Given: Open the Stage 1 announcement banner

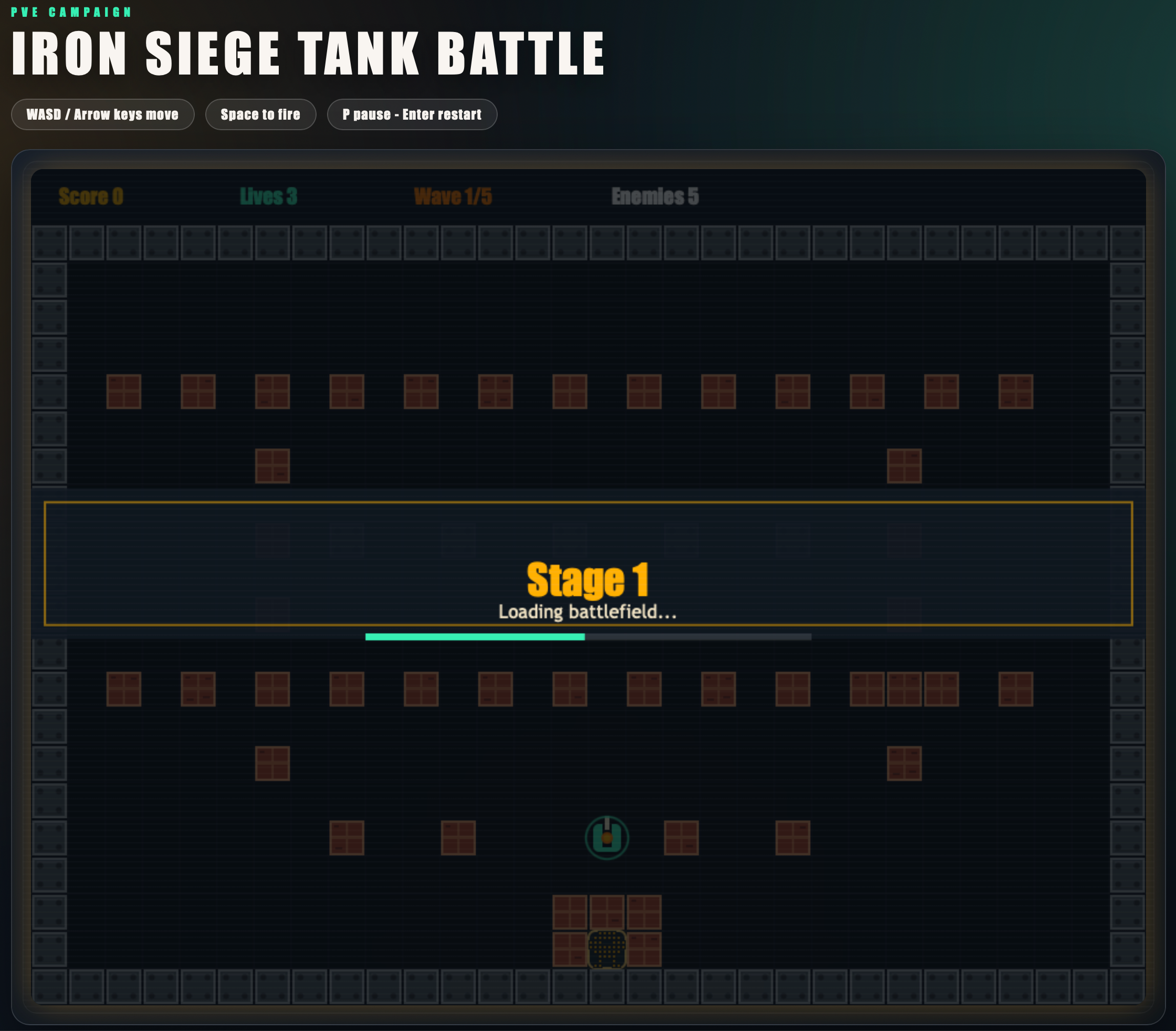Looking at the screenshot, I should click(x=589, y=580).
